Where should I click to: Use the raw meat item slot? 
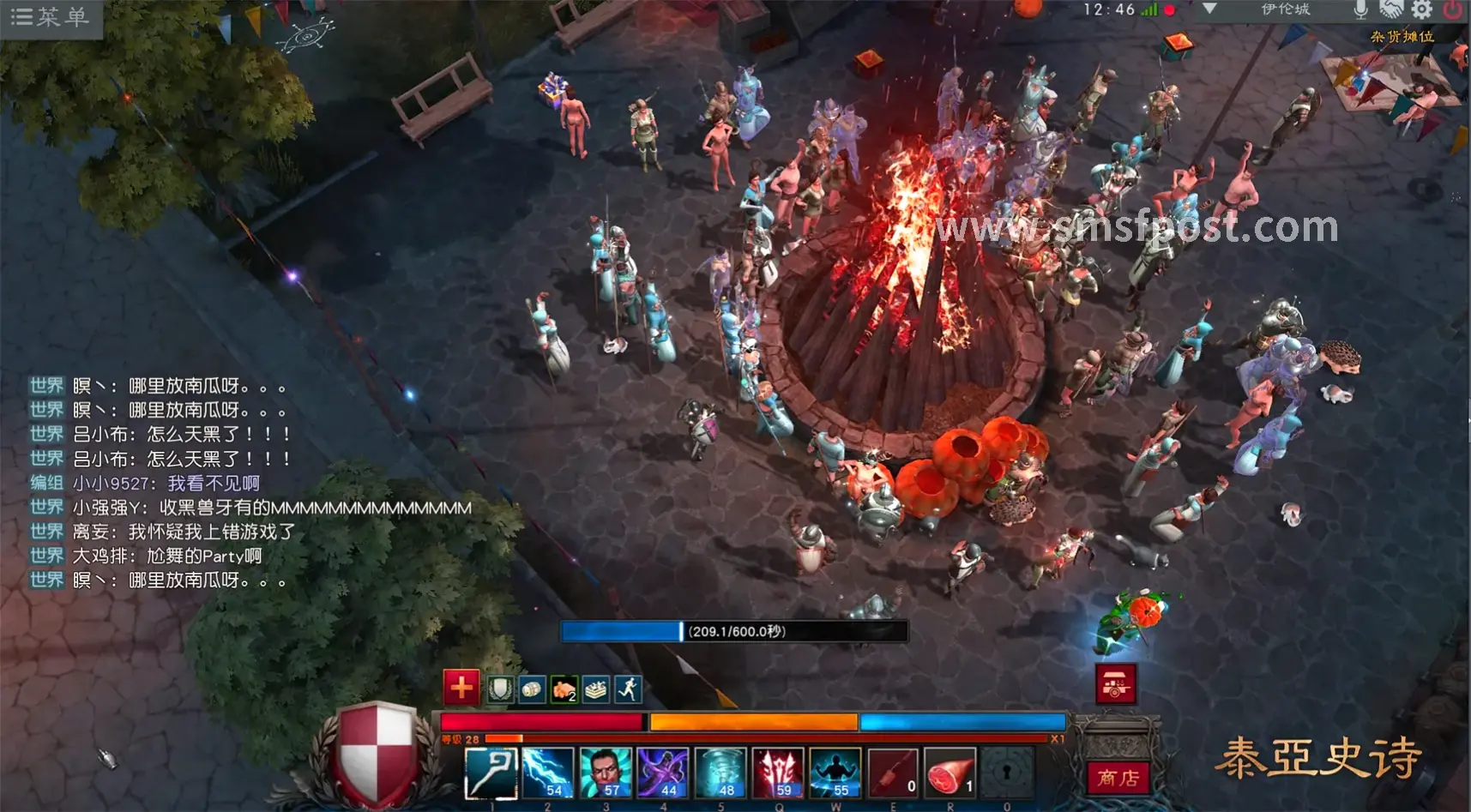(950, 773)
